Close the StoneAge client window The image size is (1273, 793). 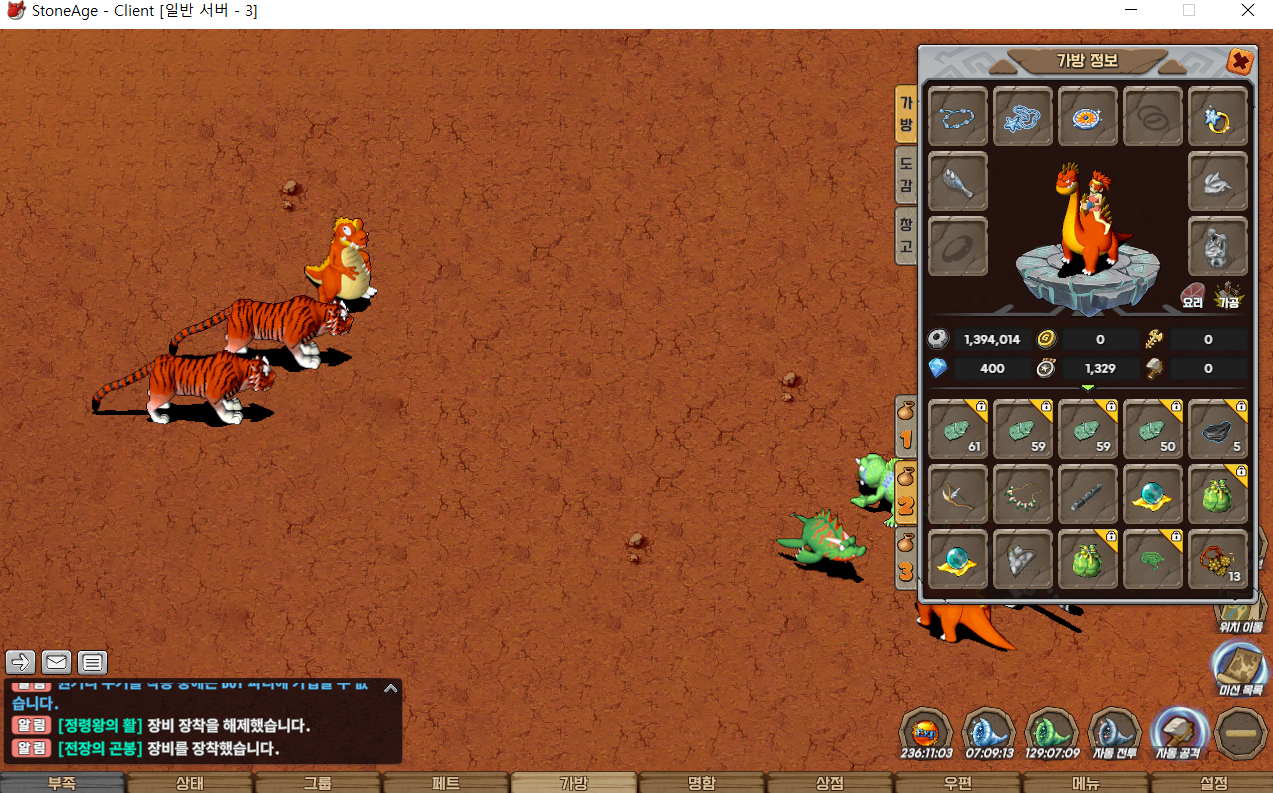tap(1247, 12)
